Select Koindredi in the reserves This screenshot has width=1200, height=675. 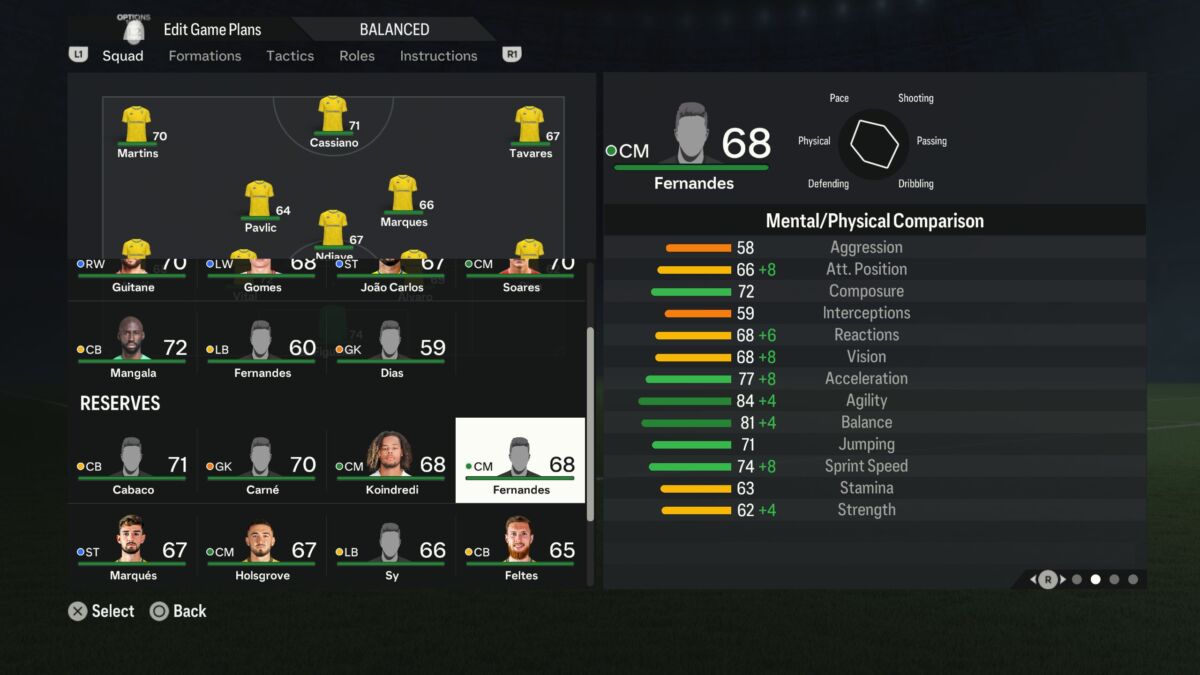[391, 465]
